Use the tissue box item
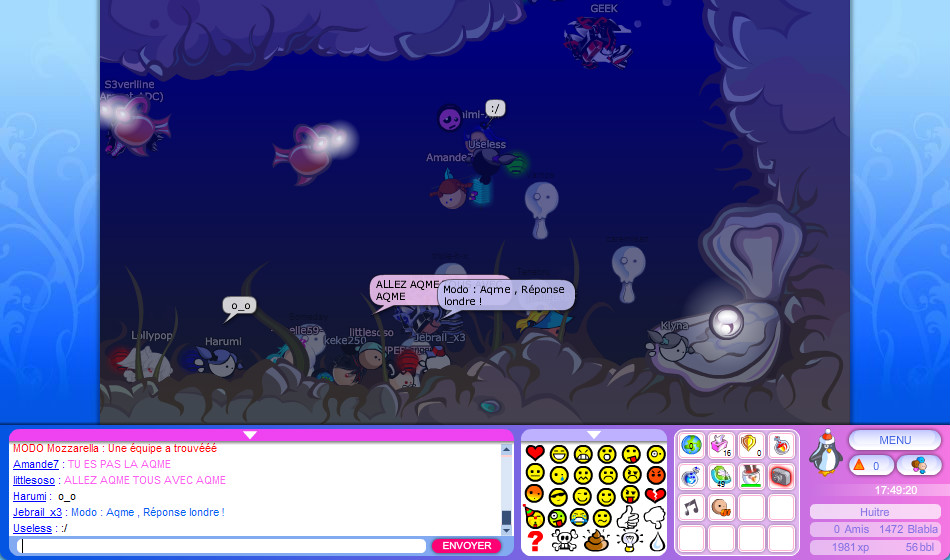Viewport: 950px width, 560px height. (721, 445)
